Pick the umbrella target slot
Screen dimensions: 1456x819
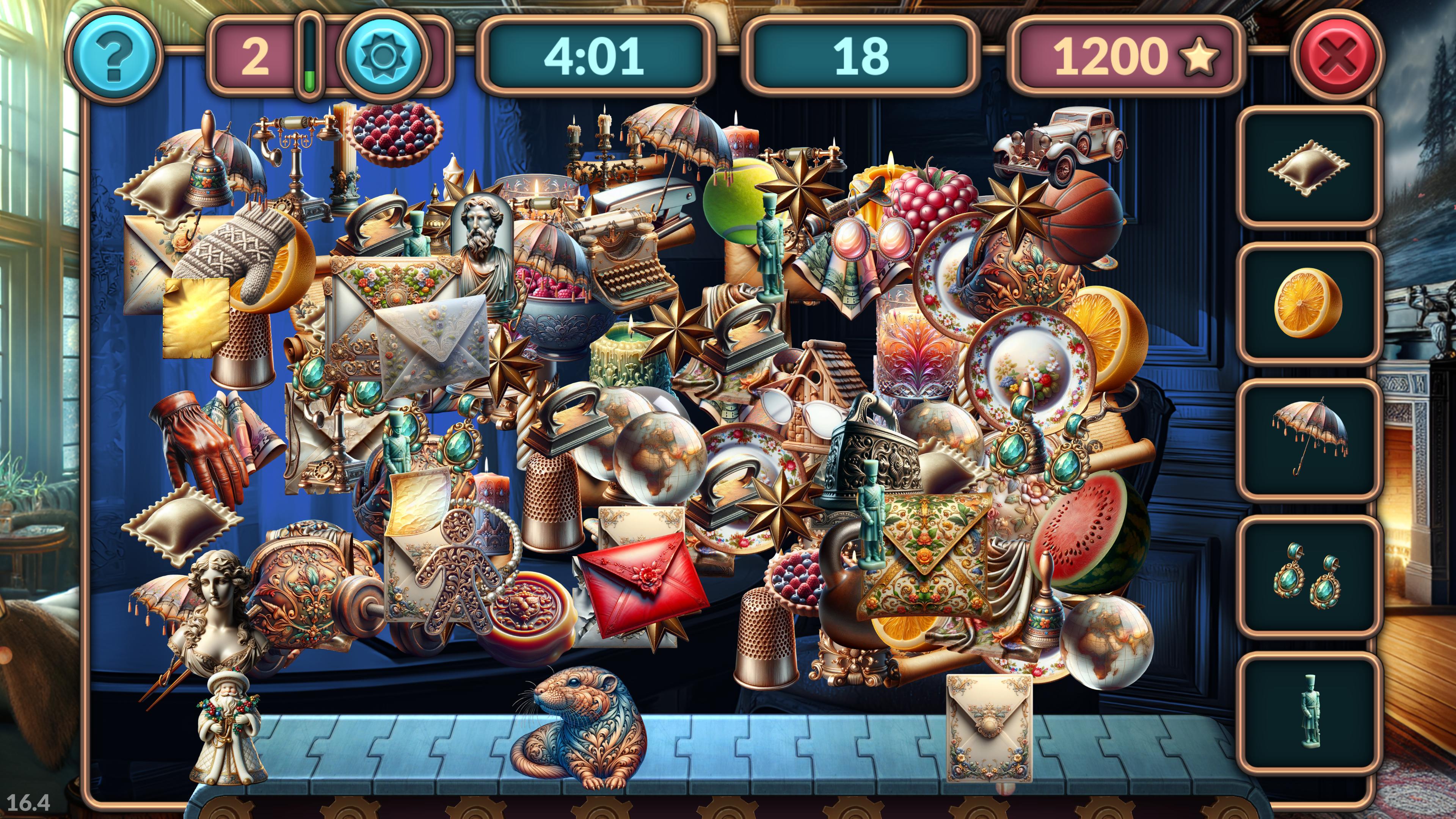(1308, 439)
